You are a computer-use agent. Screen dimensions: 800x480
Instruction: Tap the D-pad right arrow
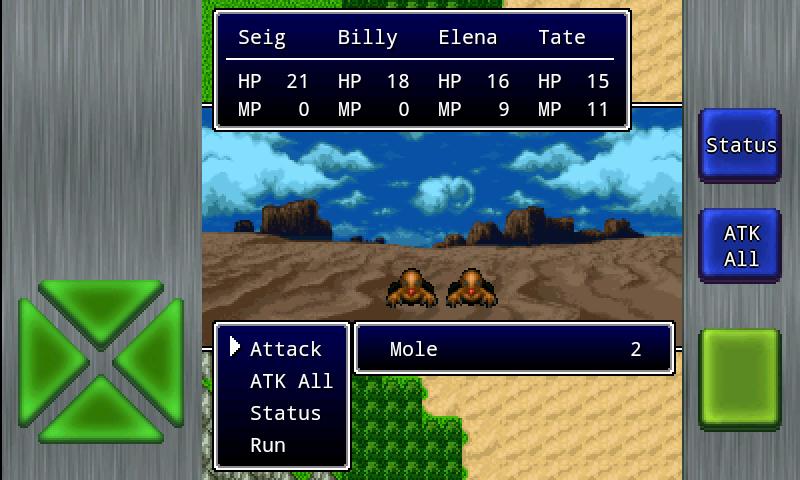156,360
